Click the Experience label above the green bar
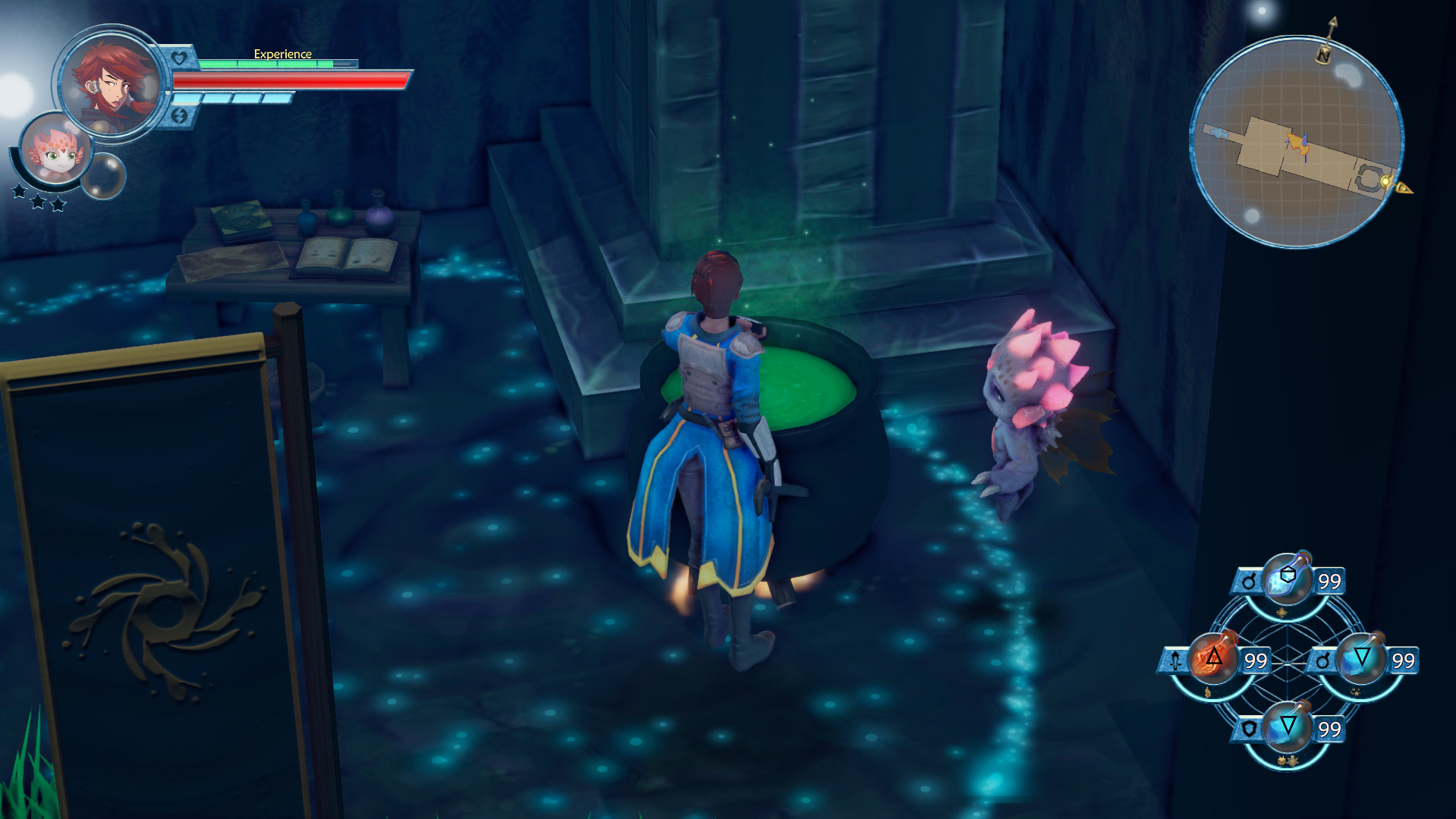This screenshot has width=1456, height=819. (x=282, y=54)
